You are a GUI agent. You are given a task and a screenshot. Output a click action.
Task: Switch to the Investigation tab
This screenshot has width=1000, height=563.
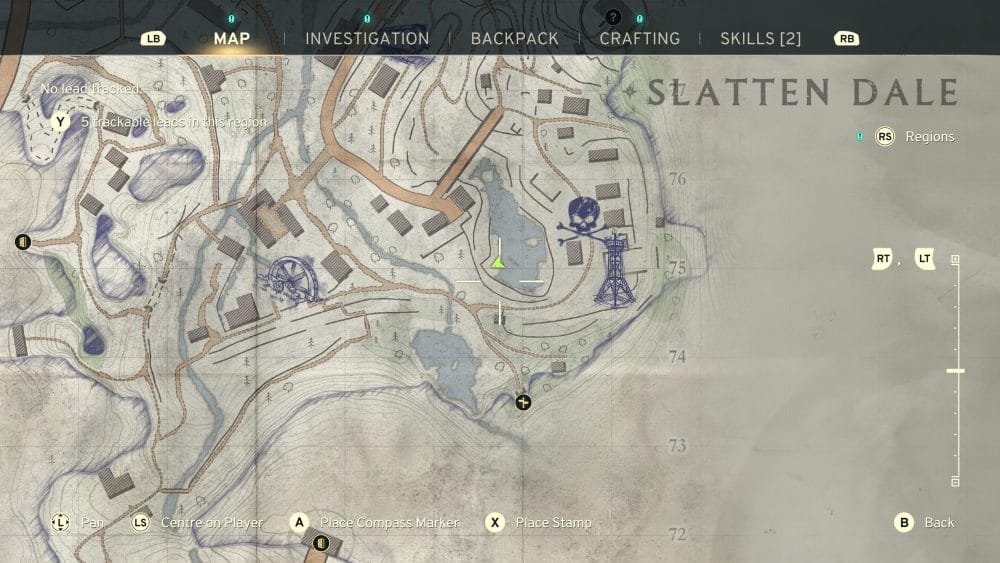coord(367,39)
